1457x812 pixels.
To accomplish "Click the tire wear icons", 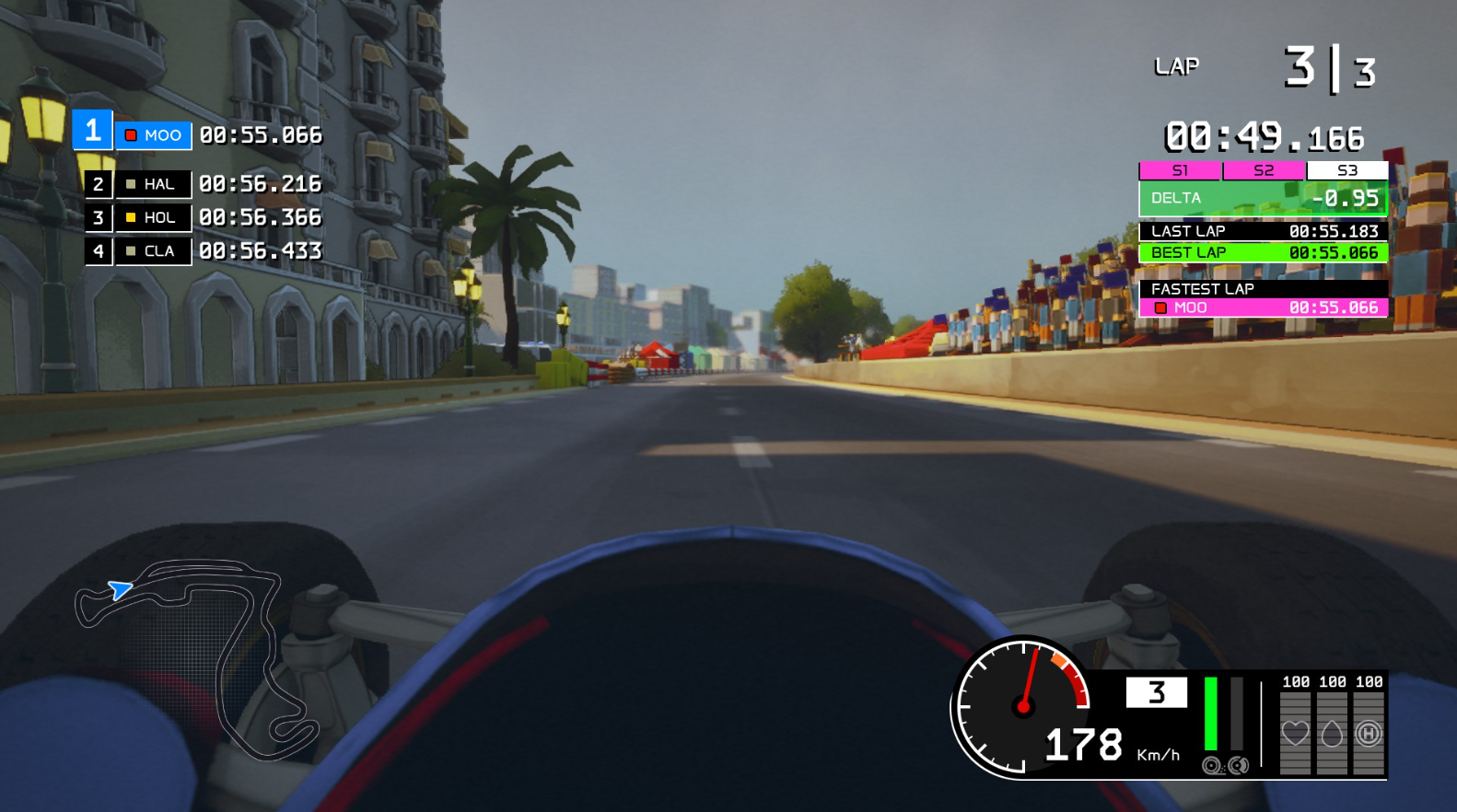I will point(1226,765).
